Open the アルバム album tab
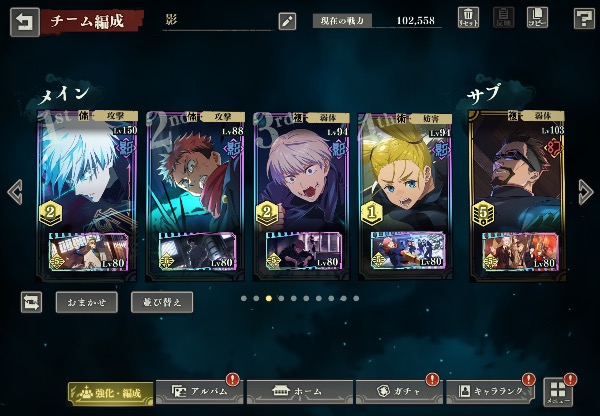This screenshot has height=416, width=600. coord(200,391)
